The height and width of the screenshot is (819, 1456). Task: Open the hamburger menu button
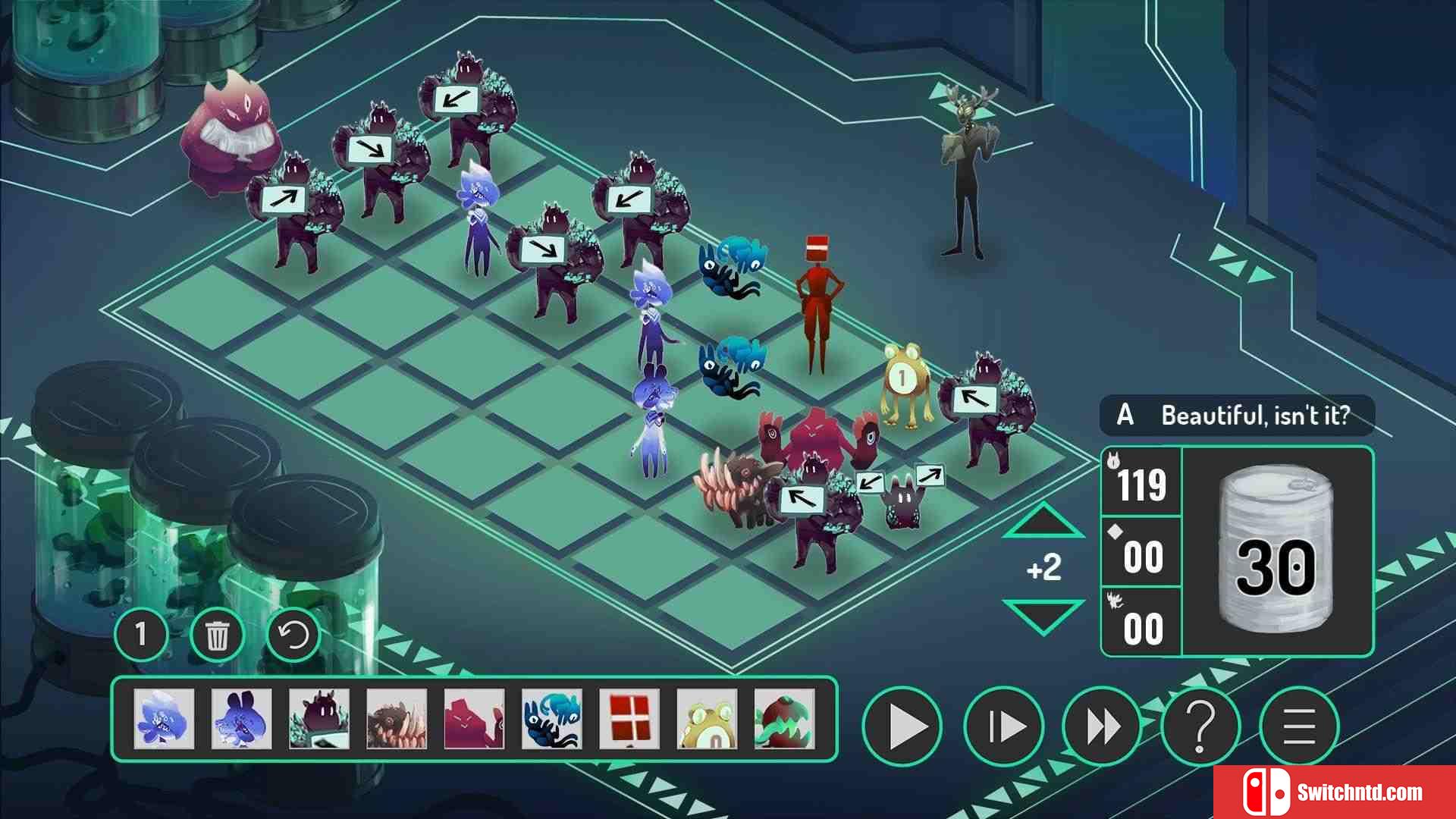[1299, 726]
